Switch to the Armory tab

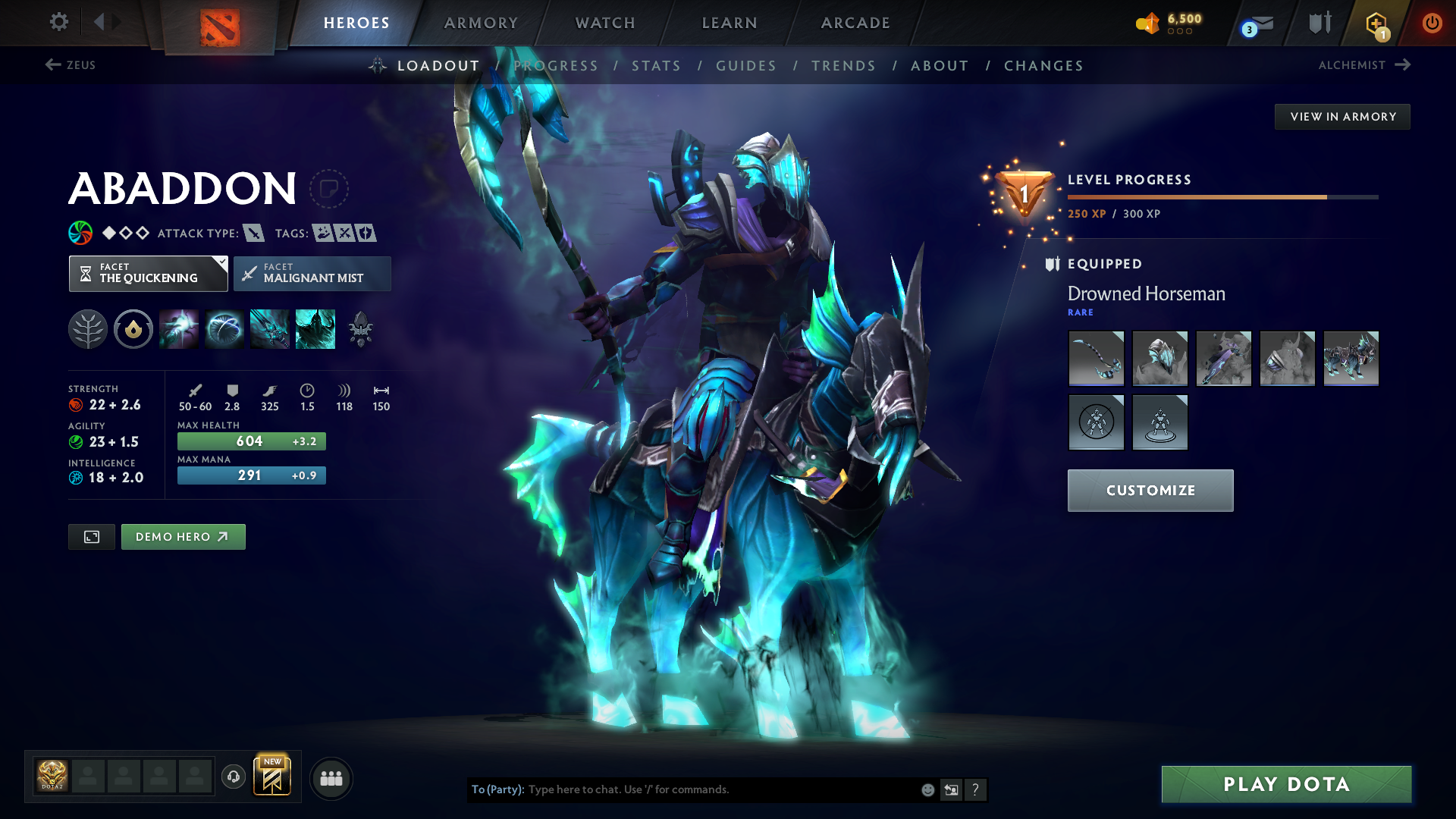pyautogui.click(x=481, y=23)
